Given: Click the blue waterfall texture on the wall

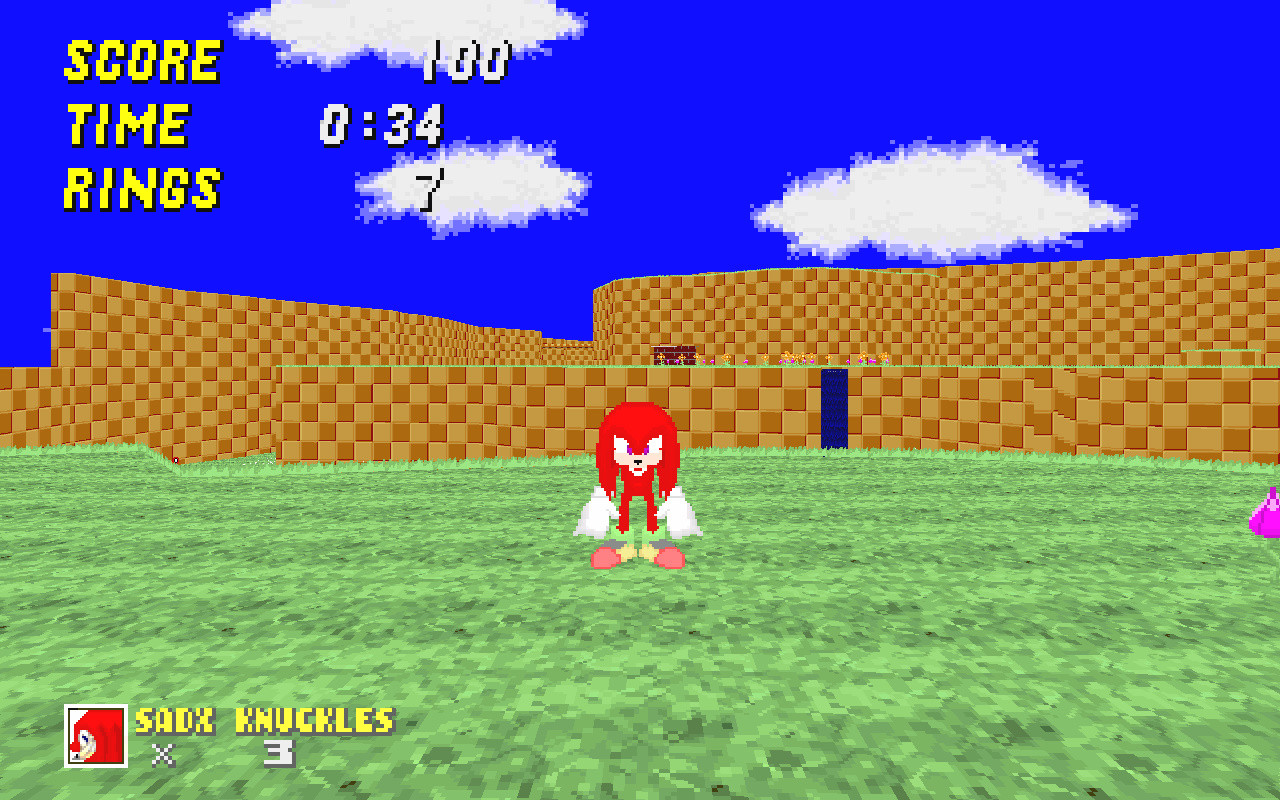Looking at the screenshot, I should tap(833, 400).
